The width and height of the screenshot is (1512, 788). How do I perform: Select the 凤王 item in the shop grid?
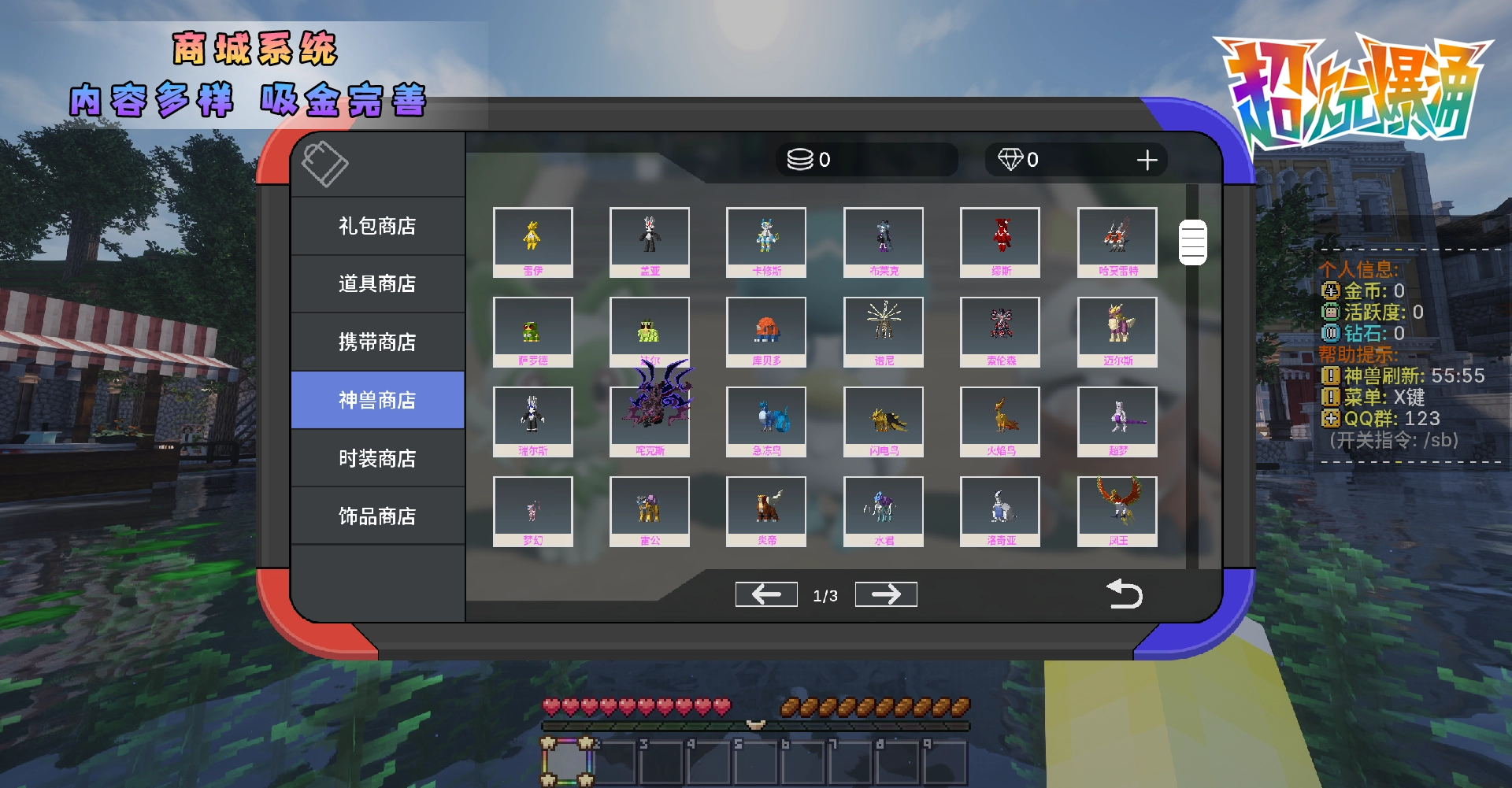(1117, 511)
